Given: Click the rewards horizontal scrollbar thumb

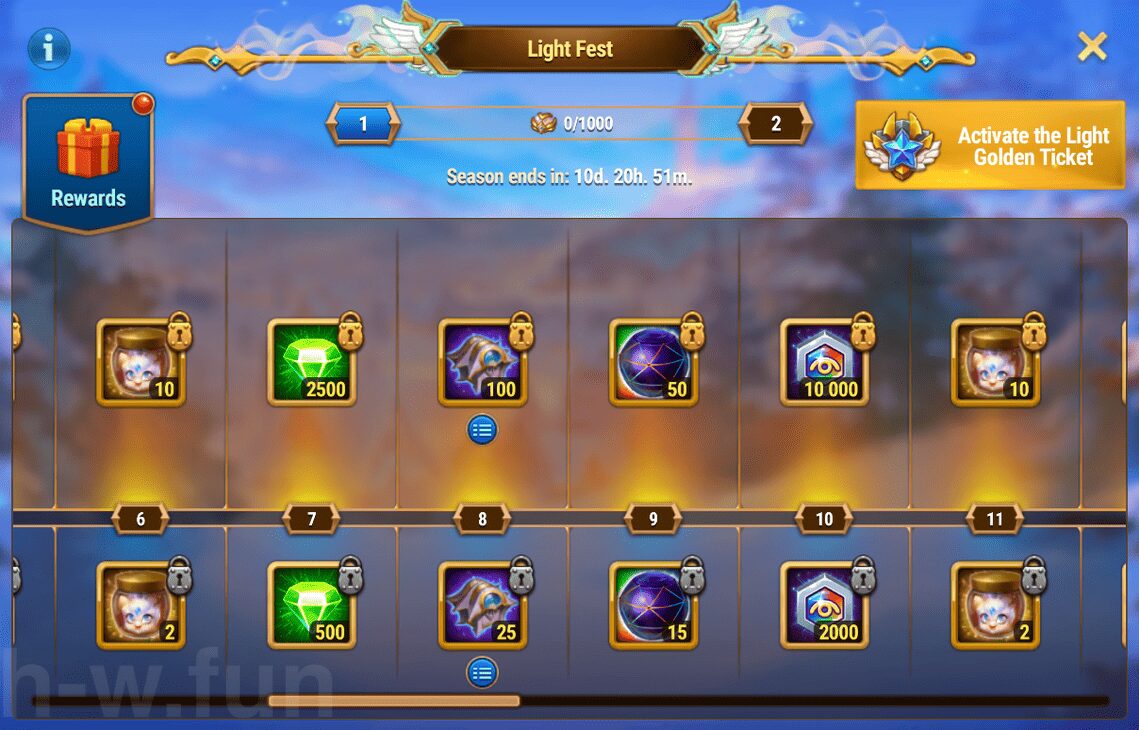Looking at the screenshot, I should pyautogui.click(x=394, y=701).
